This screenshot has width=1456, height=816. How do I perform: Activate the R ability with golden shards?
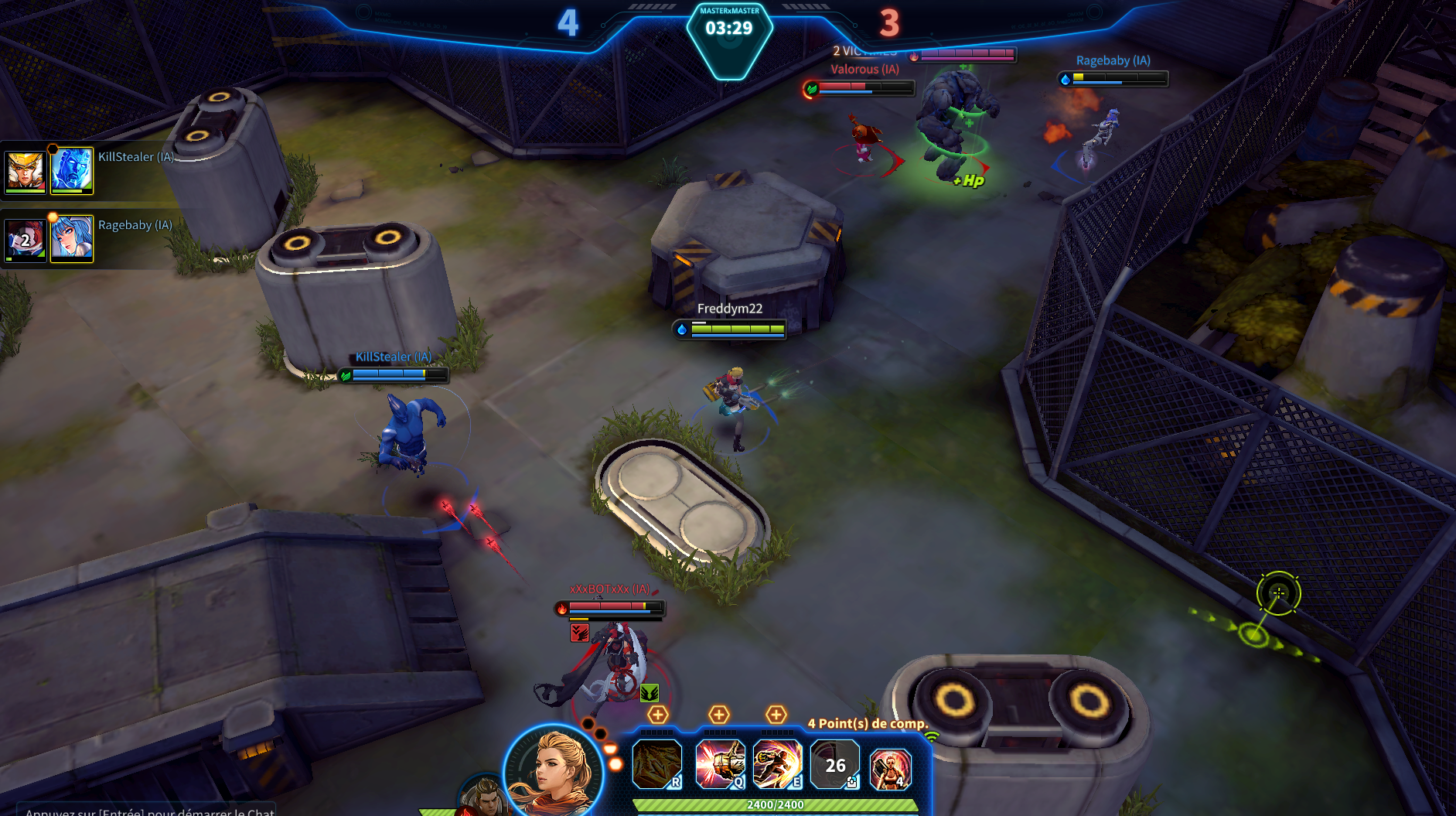(656, 764)
